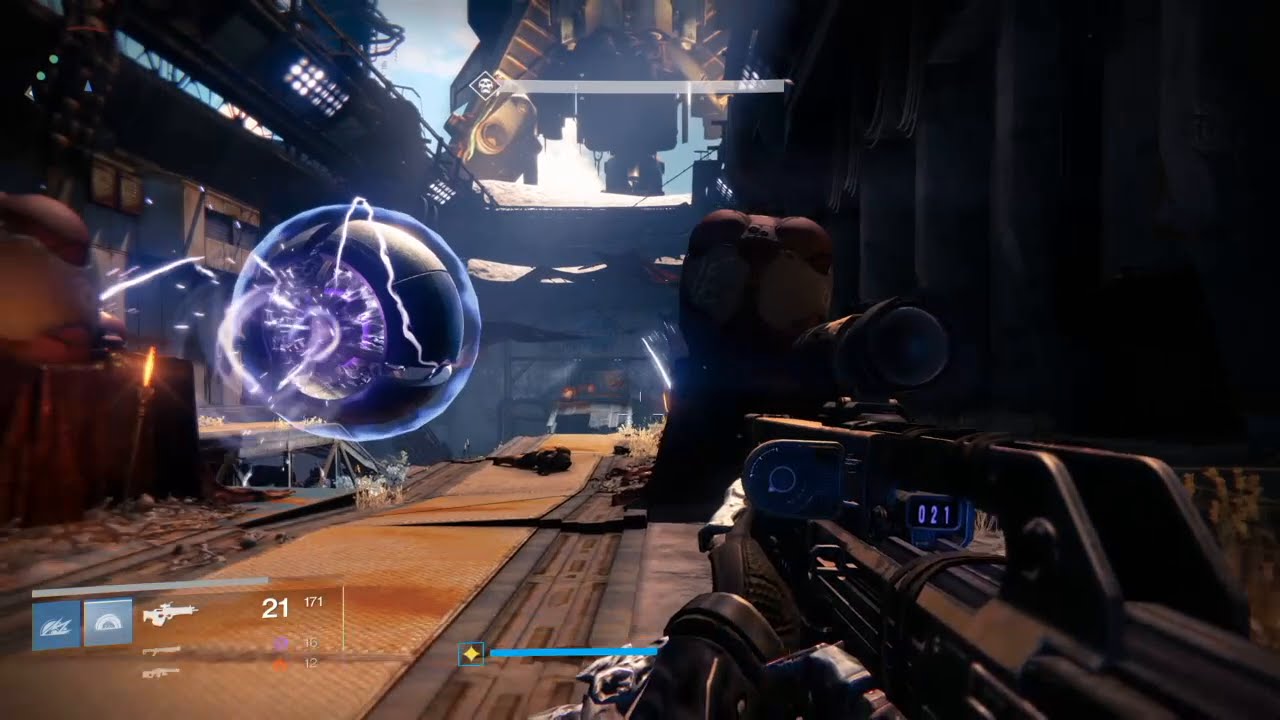The height and width of the screenshot is (720, 1280).
Task: Select the grenade ability icon
Action: (x=56, y=625)
